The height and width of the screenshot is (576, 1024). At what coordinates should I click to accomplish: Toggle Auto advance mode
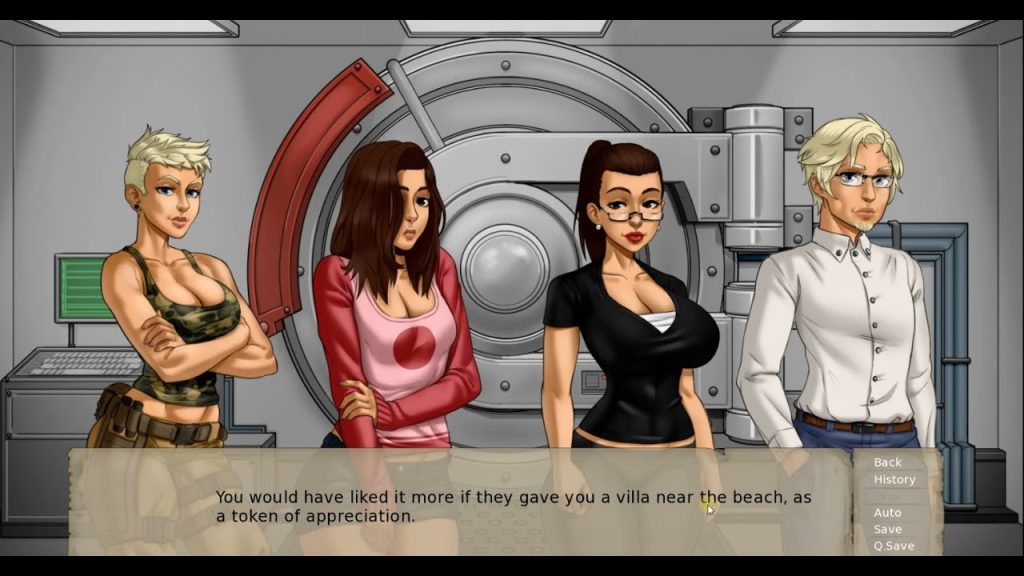coord(887,513)
